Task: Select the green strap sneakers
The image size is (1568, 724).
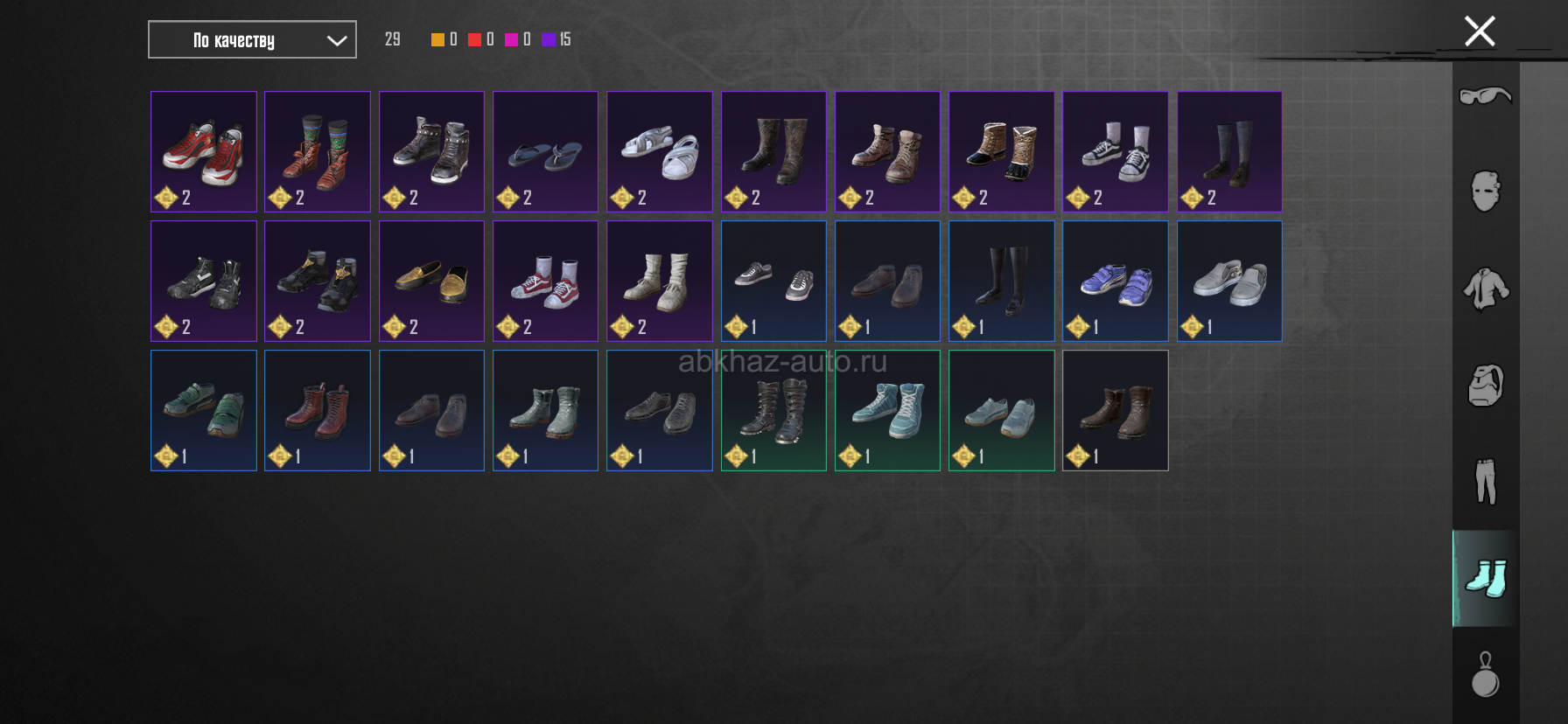Action: [x=203, y=410]
